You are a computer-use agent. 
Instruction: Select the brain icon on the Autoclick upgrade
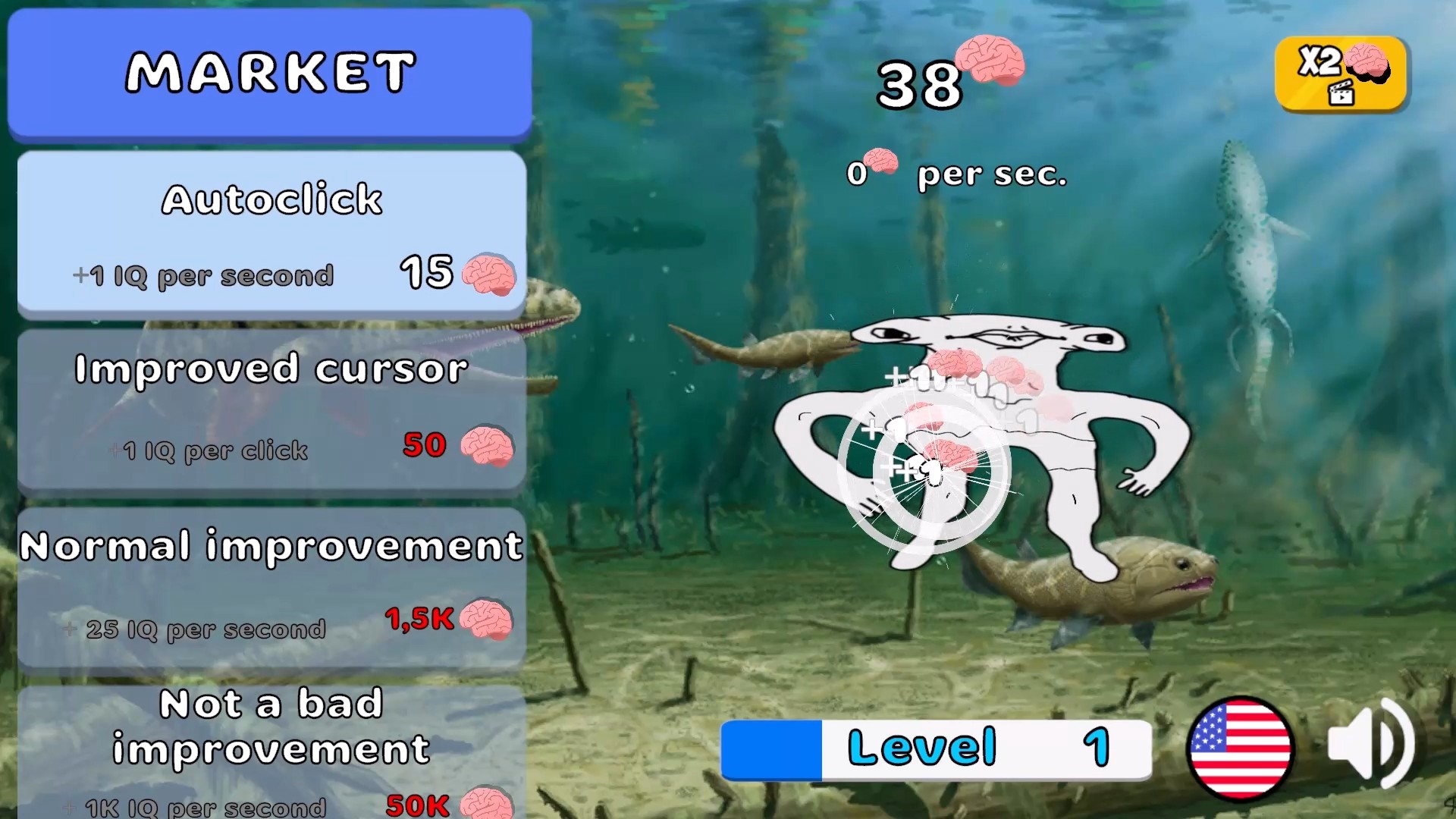click(x=489, y=275)
